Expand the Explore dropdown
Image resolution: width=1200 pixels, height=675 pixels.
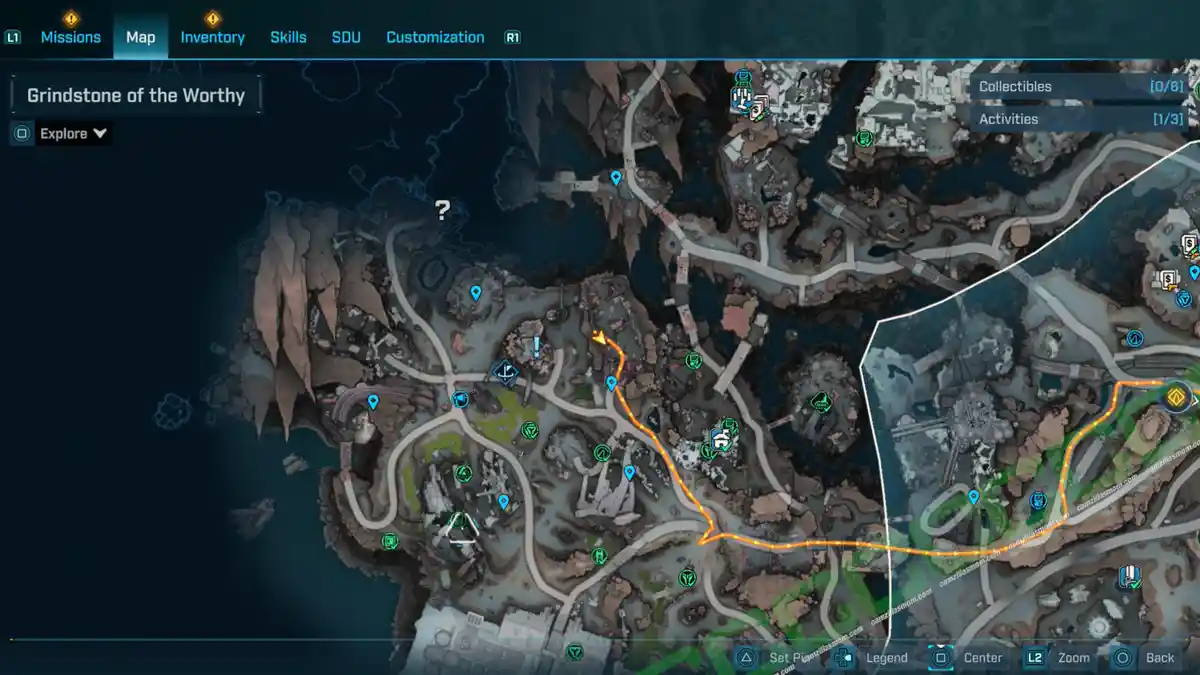(x=73, y=133)
